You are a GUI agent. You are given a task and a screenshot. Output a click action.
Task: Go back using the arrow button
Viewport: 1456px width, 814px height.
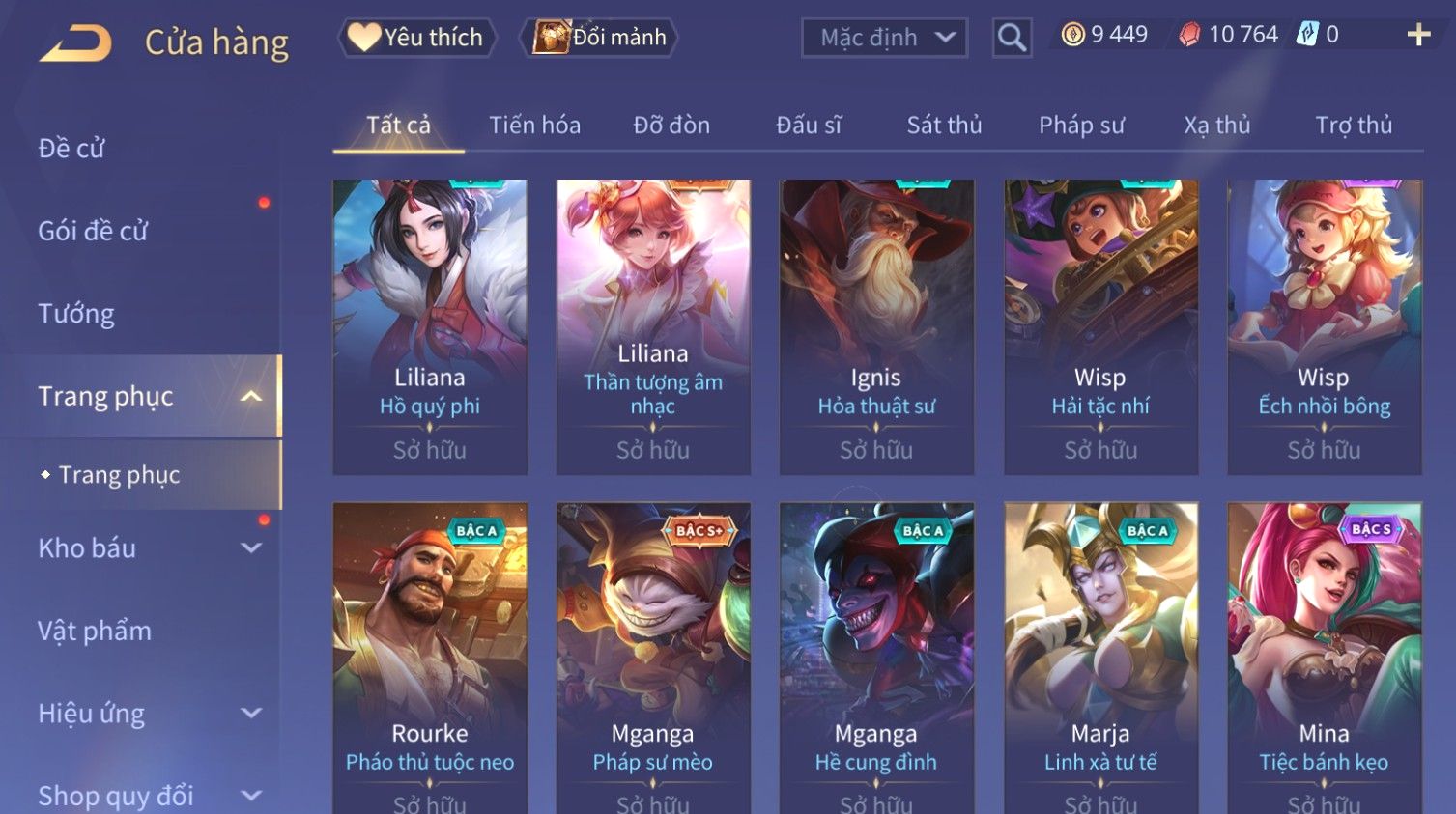[x=75, y=43]
